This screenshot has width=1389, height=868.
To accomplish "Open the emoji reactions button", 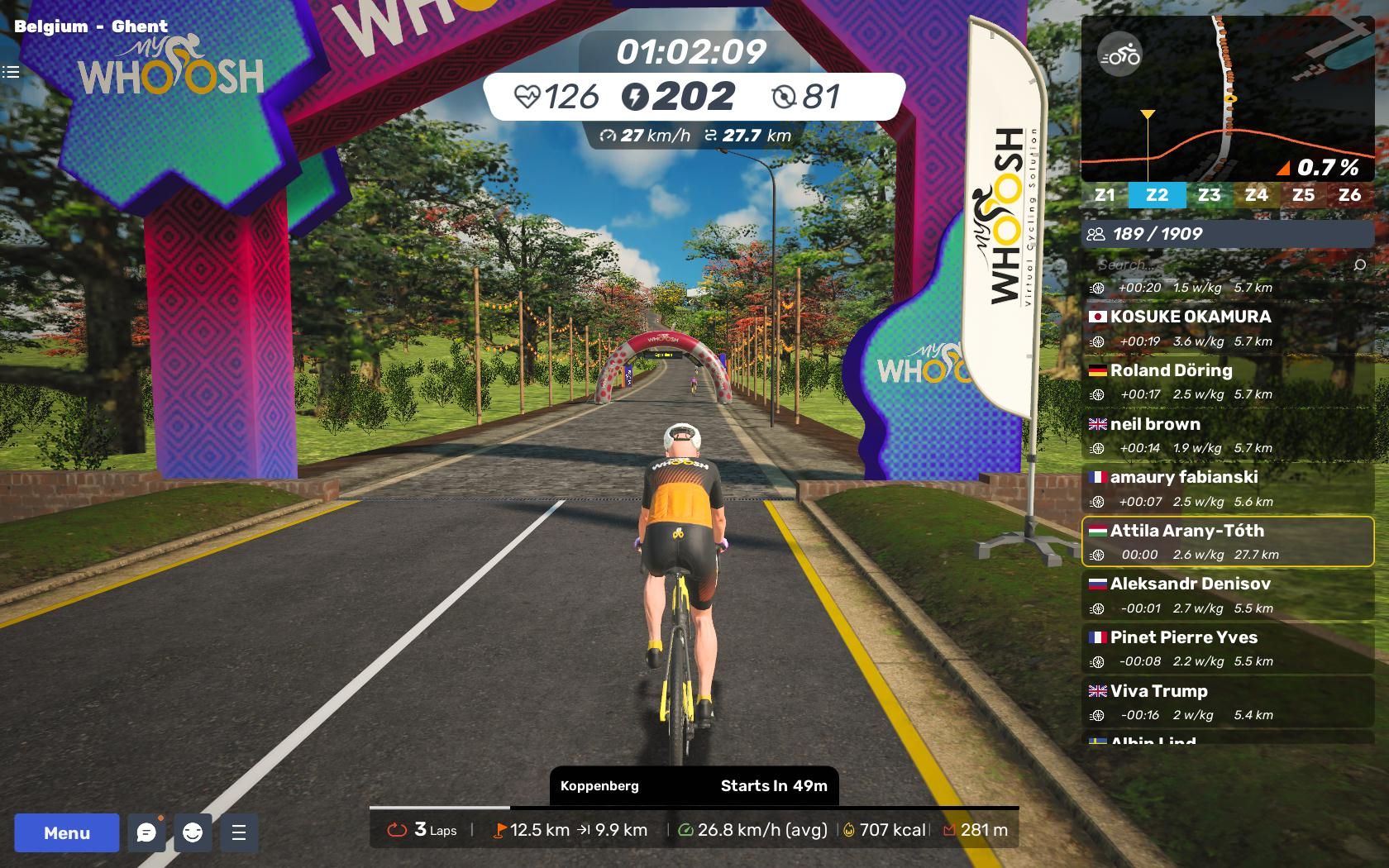I will [x=193, y=832].
